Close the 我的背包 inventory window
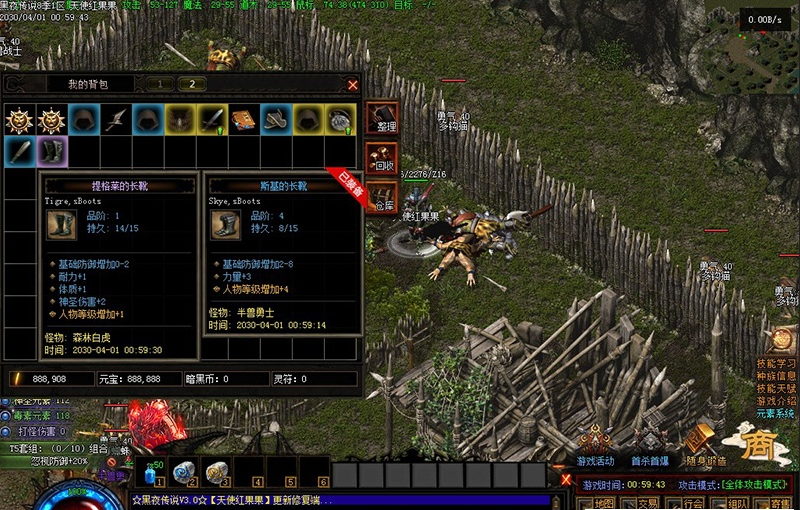Image resolution: width=800 pixels, height=510 pixels. coord(352,85)
